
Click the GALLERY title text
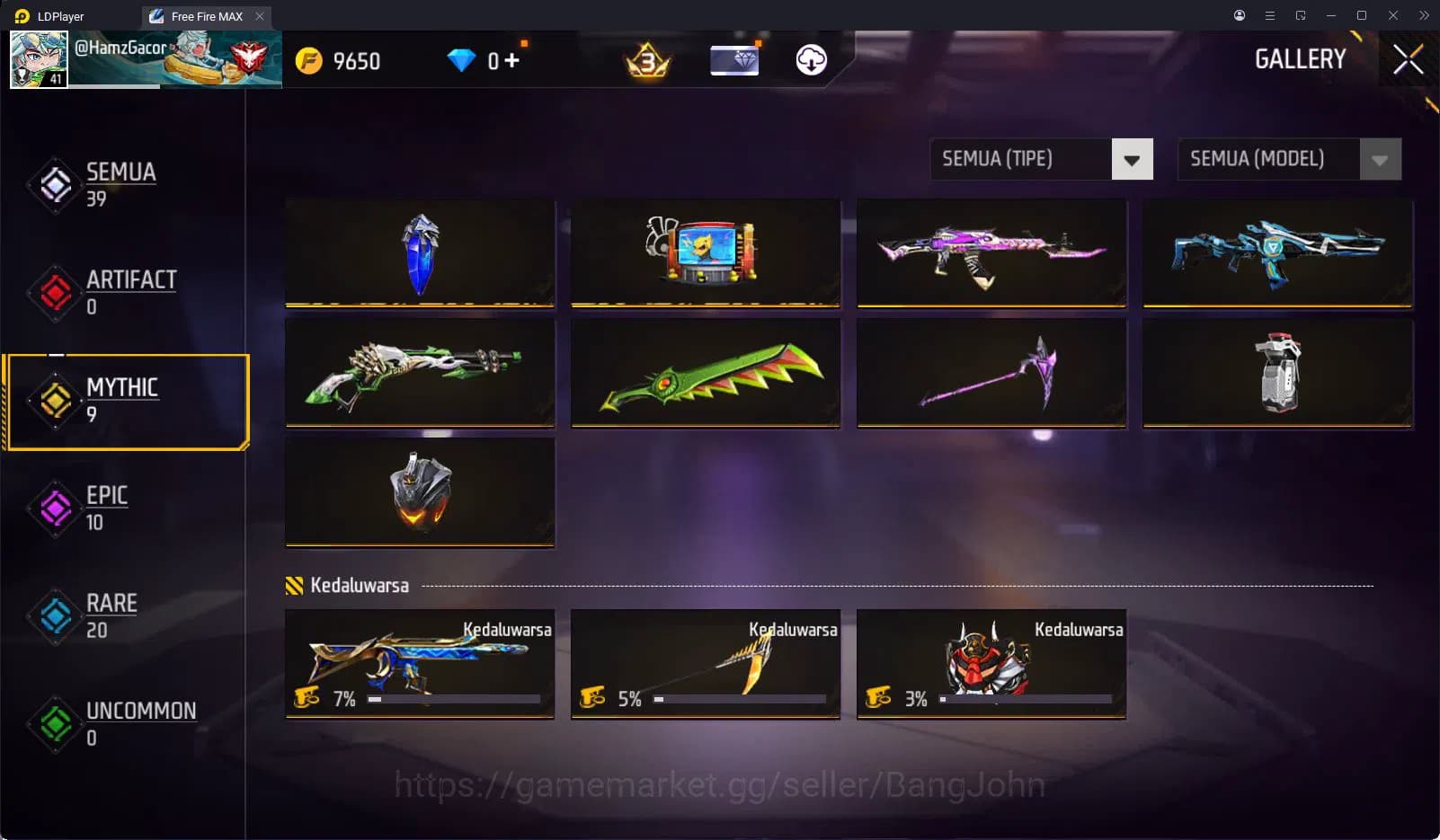(1300, 59)
